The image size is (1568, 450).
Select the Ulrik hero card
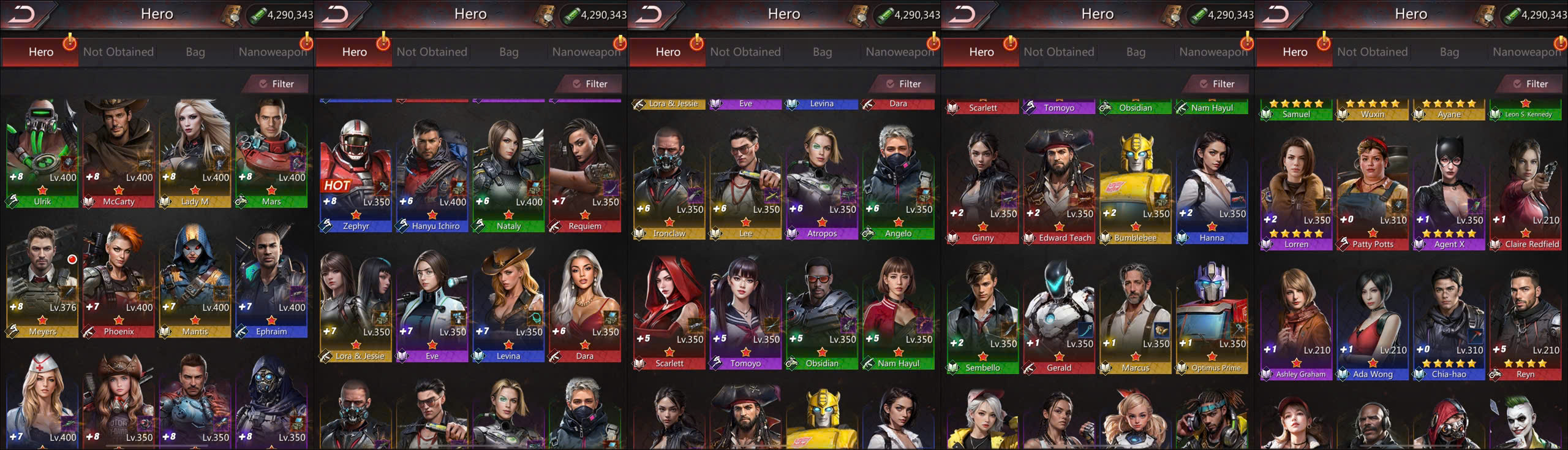(42, 153)
